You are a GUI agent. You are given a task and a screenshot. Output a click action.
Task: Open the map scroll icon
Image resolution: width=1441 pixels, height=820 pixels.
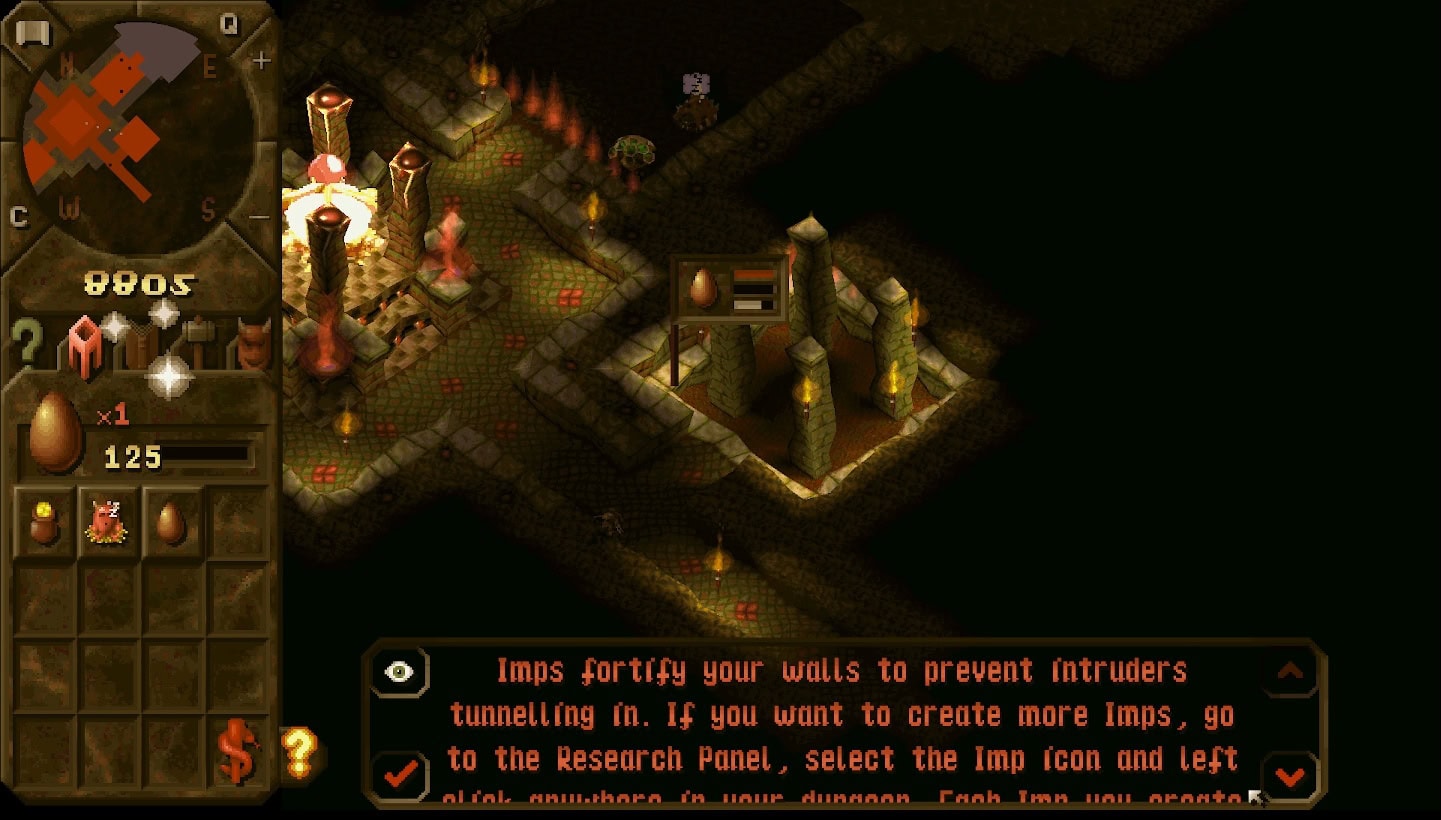pos(32,33)
